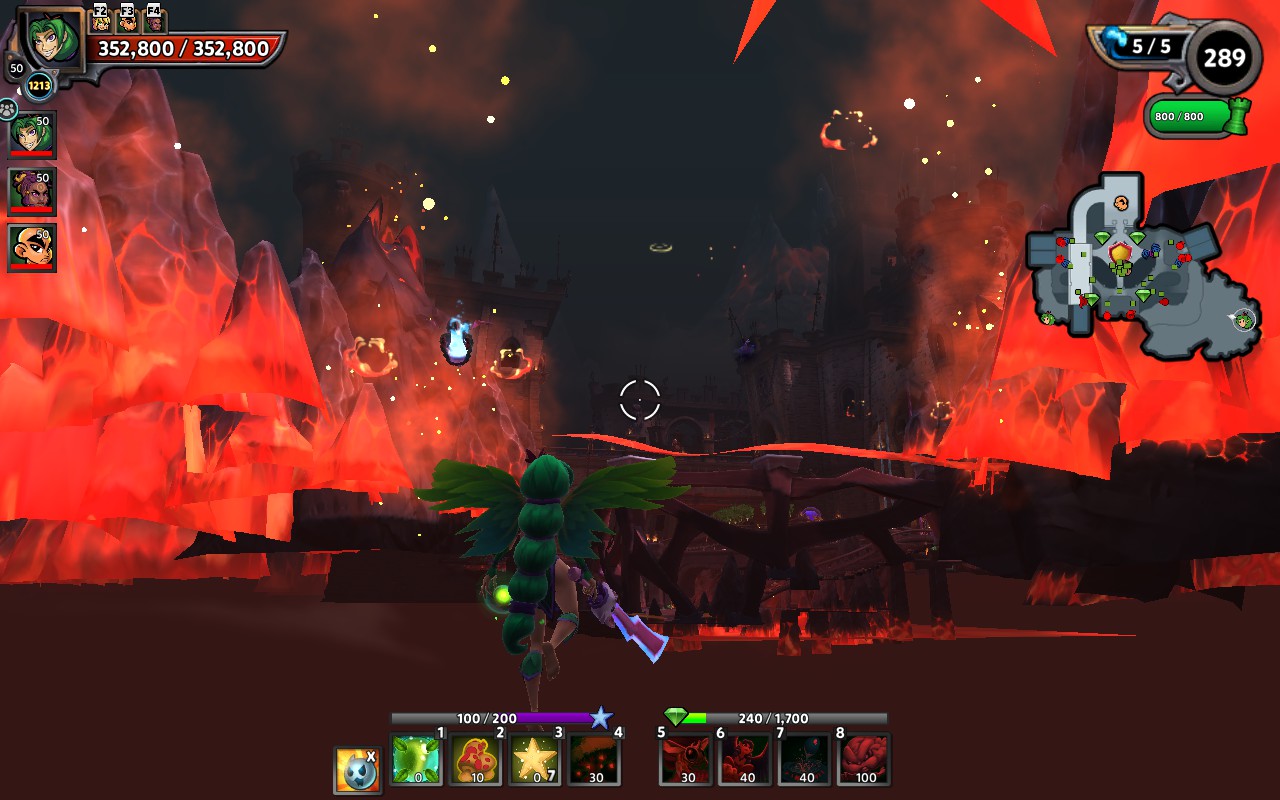This screenshot has height=800, width=1280.
Task: Pick the dark plant defense in slot 7
Action: (x=805, y=759)
